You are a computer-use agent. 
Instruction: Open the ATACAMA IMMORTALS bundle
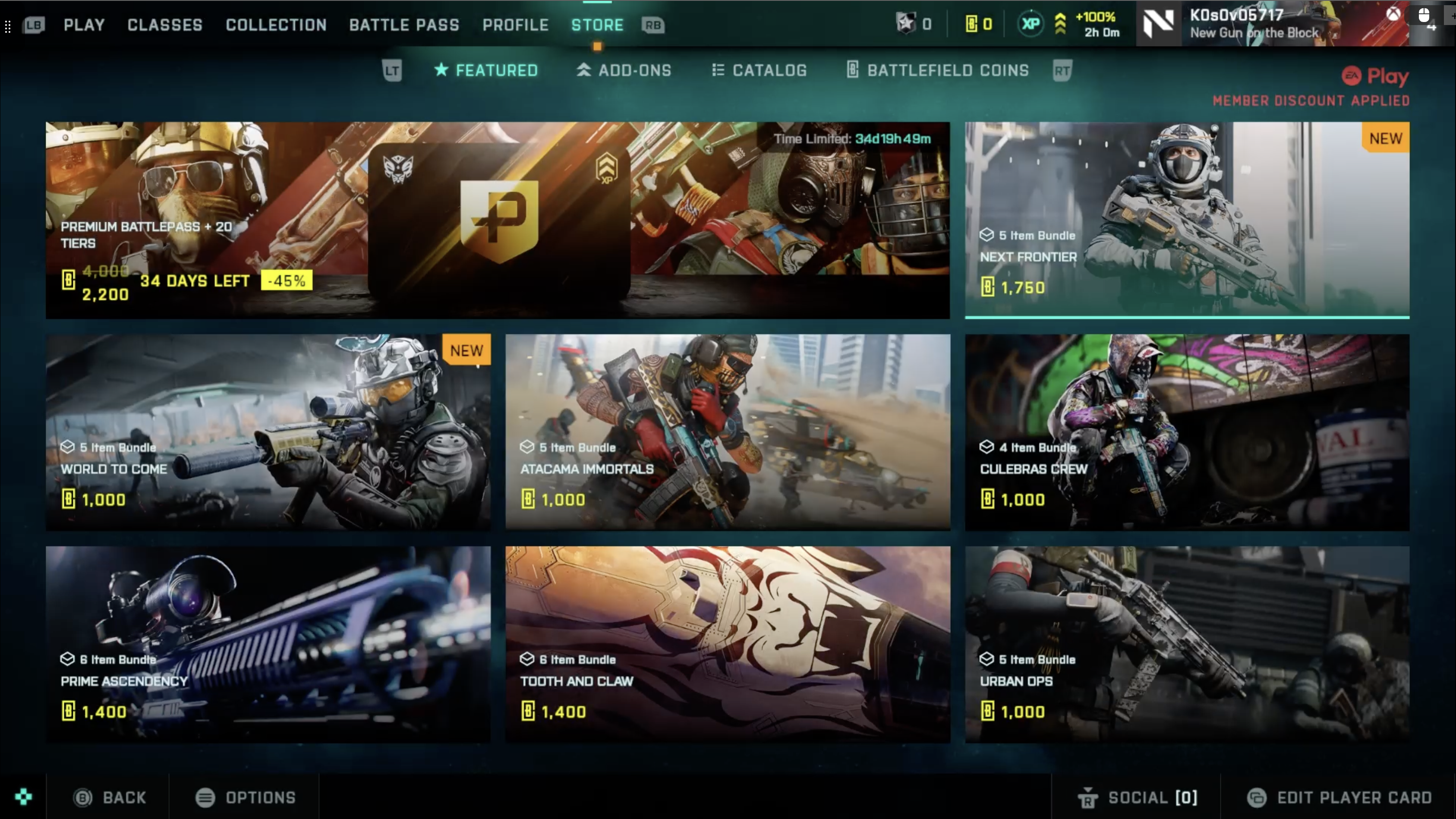pos(728,432)
